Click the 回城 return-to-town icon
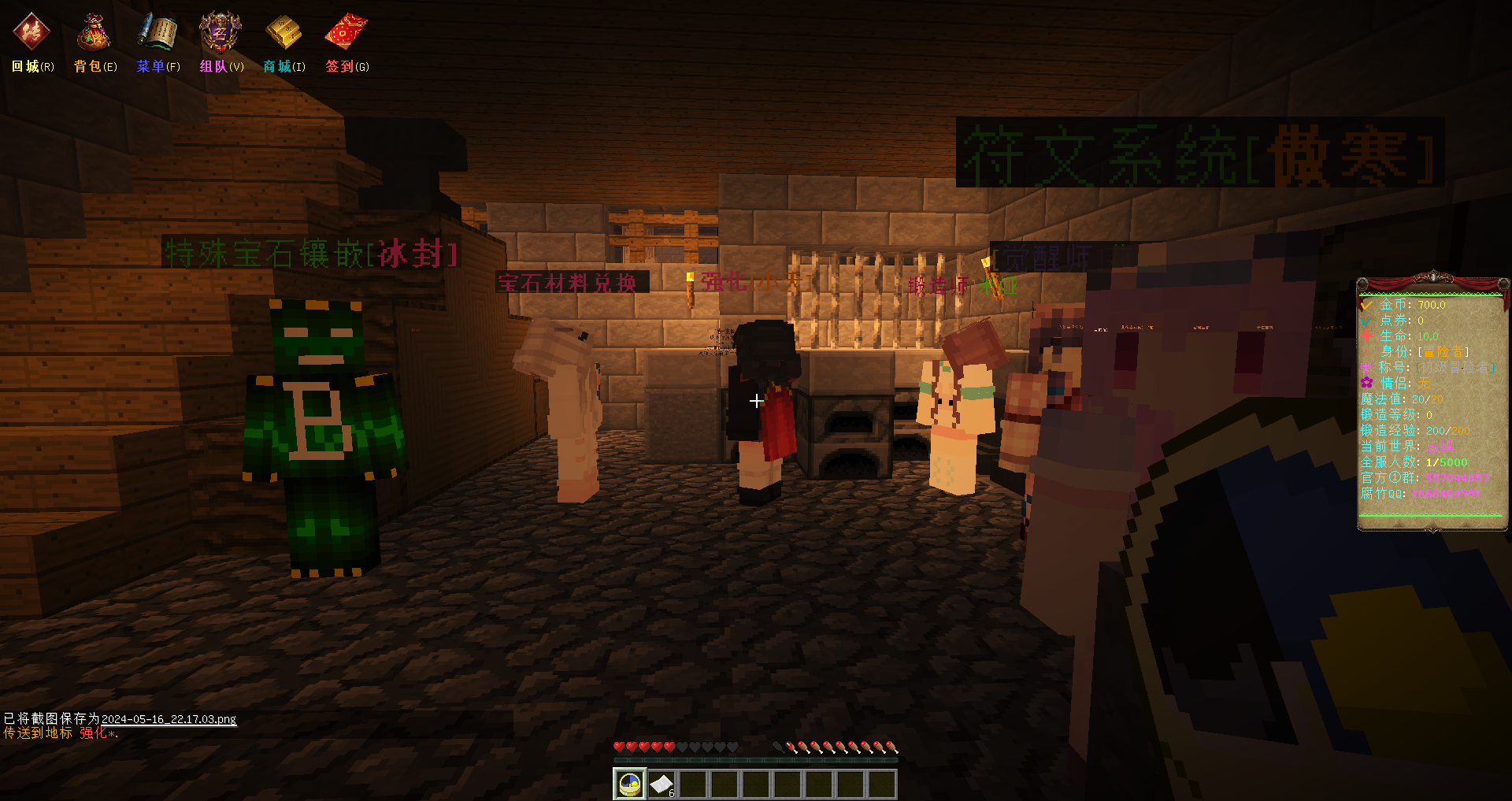 [31, 33]
